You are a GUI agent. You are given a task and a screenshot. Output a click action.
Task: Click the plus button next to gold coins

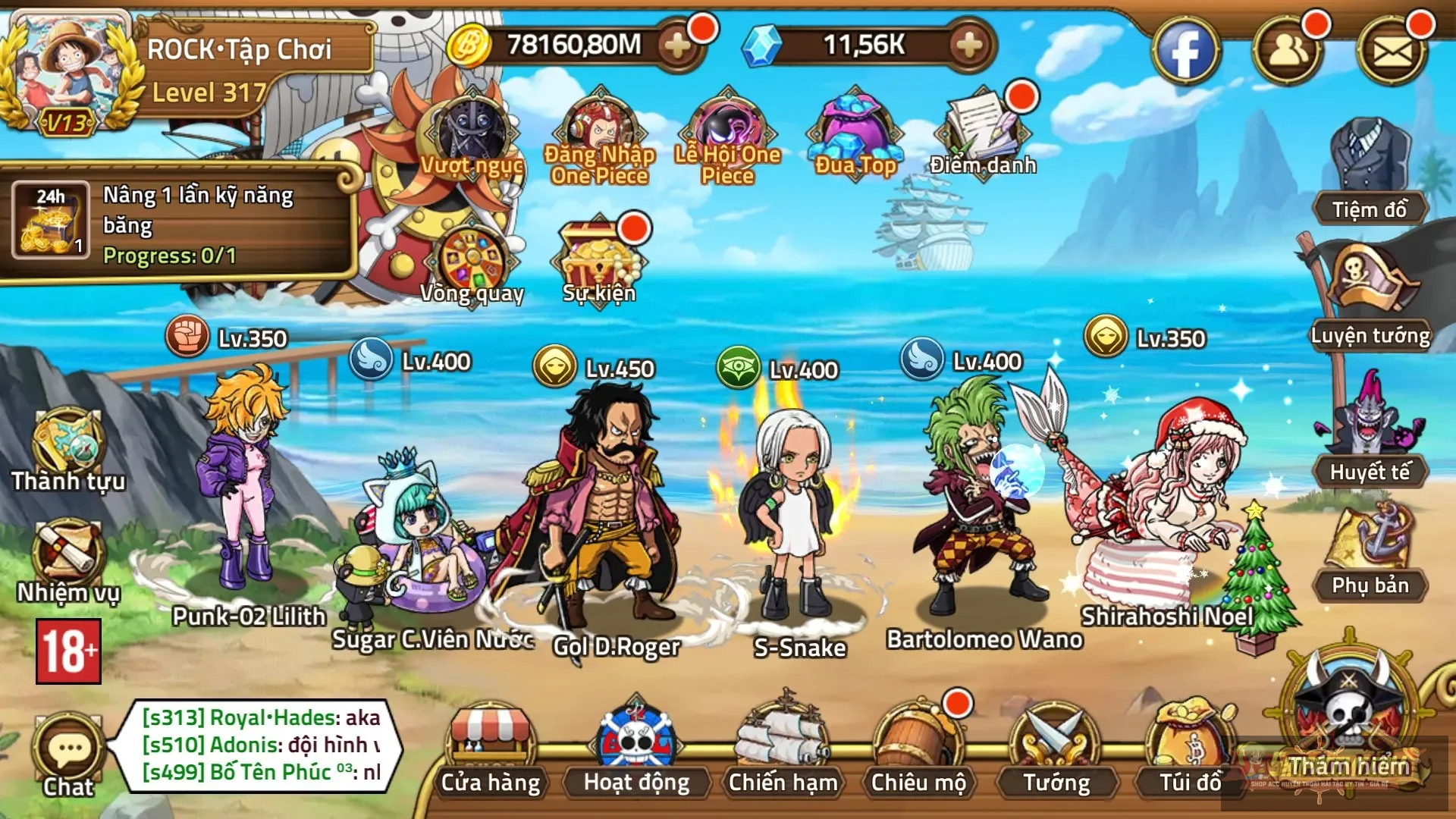click(676, 46)
